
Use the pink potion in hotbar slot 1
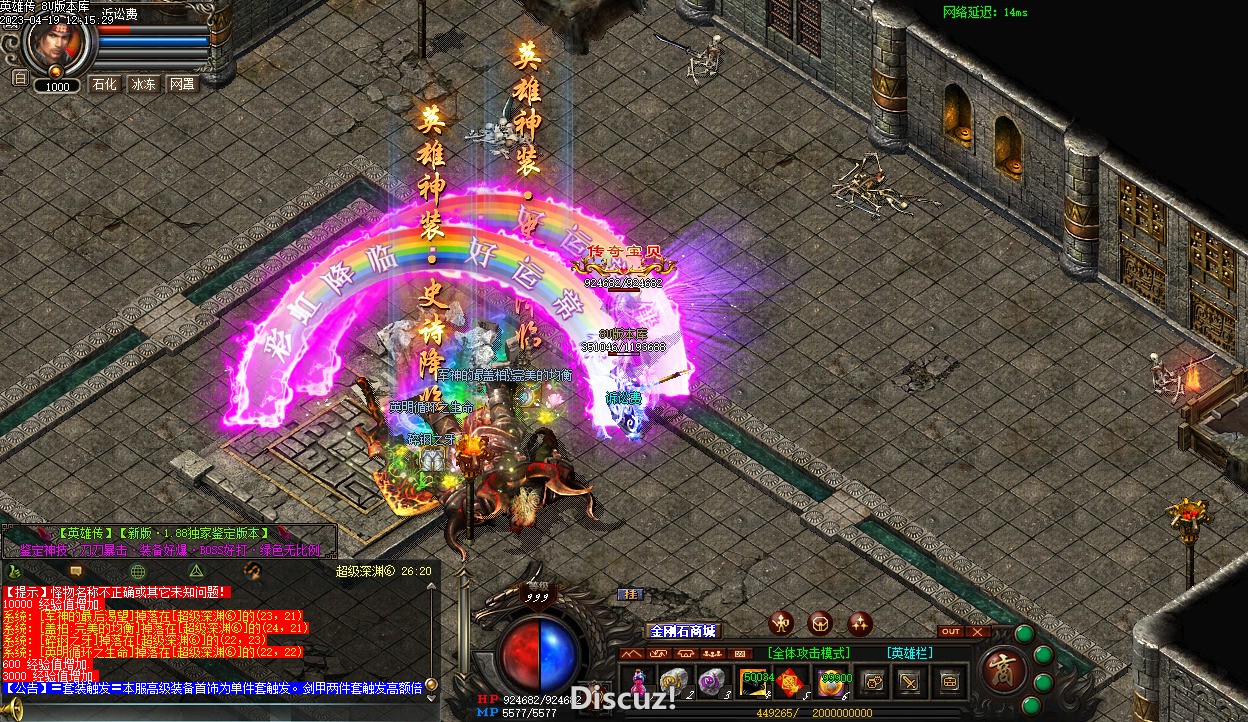pyautogui.click(x=636, y=682)
